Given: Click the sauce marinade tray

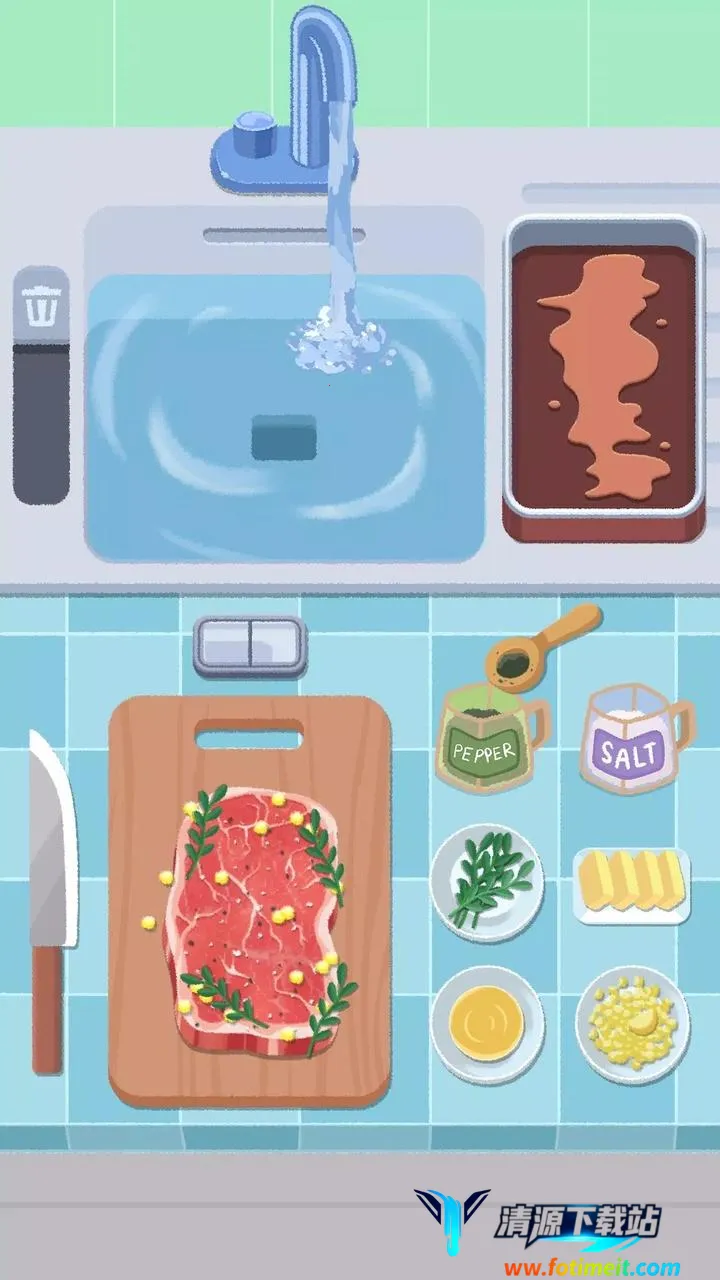Looking at the screenshot, I should click(603, 378).
